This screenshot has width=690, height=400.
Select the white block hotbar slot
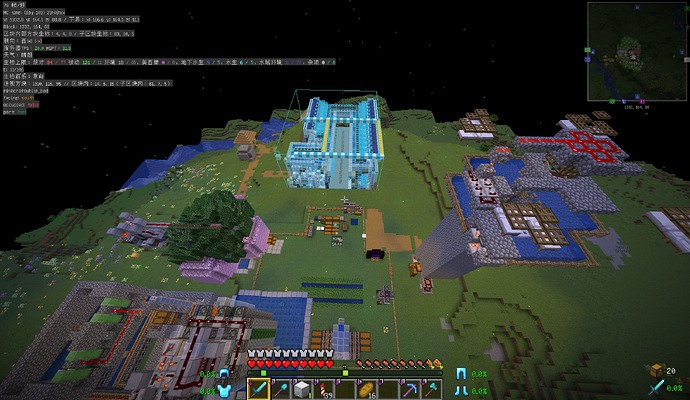302,388
